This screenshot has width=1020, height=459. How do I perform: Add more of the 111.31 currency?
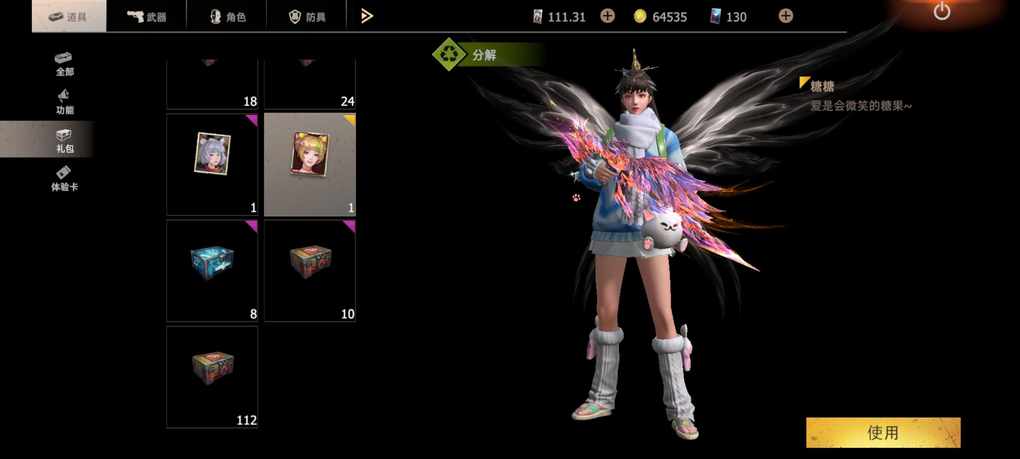point(607,16)
